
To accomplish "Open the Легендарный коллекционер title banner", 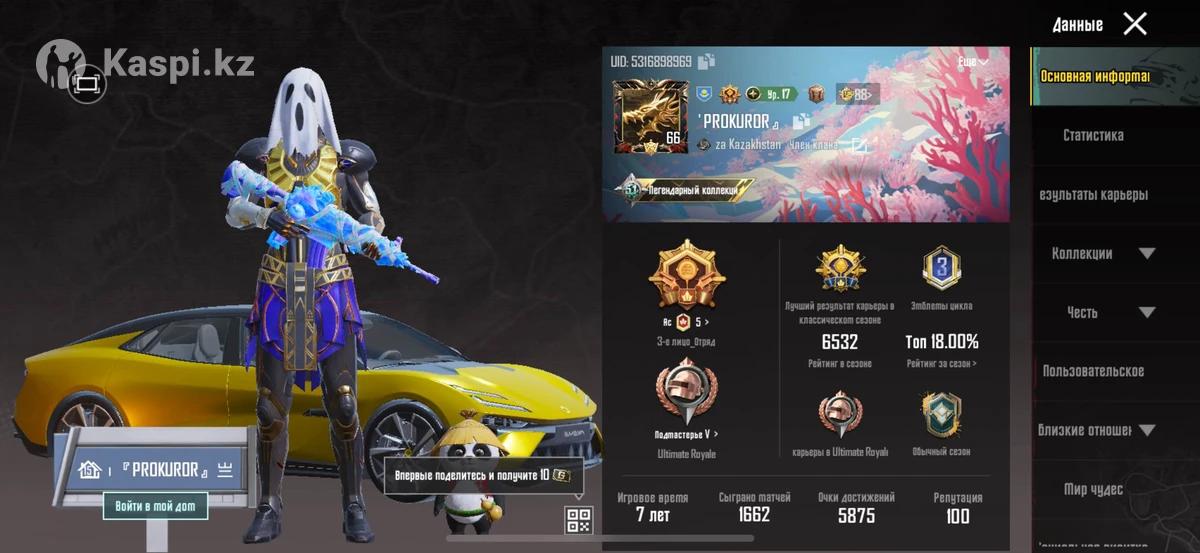I will (x=685, y=189).
